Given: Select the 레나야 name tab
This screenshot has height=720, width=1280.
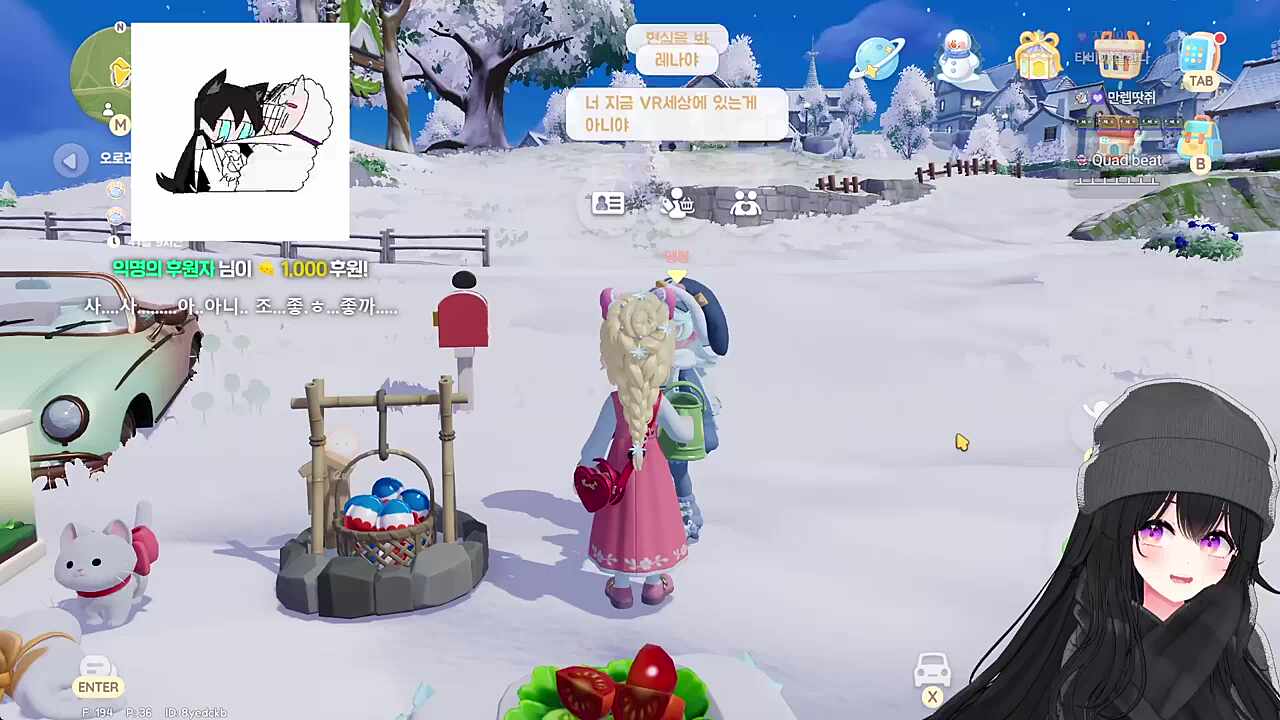Looking at the screenshot, I should [x=677, y=60].
